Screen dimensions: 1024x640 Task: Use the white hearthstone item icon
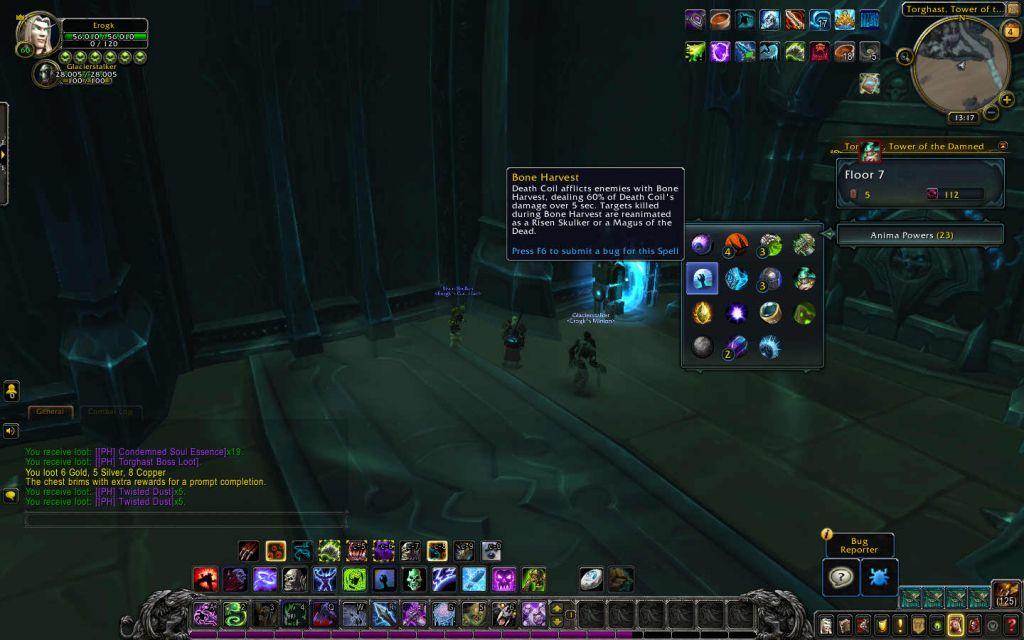591,579
